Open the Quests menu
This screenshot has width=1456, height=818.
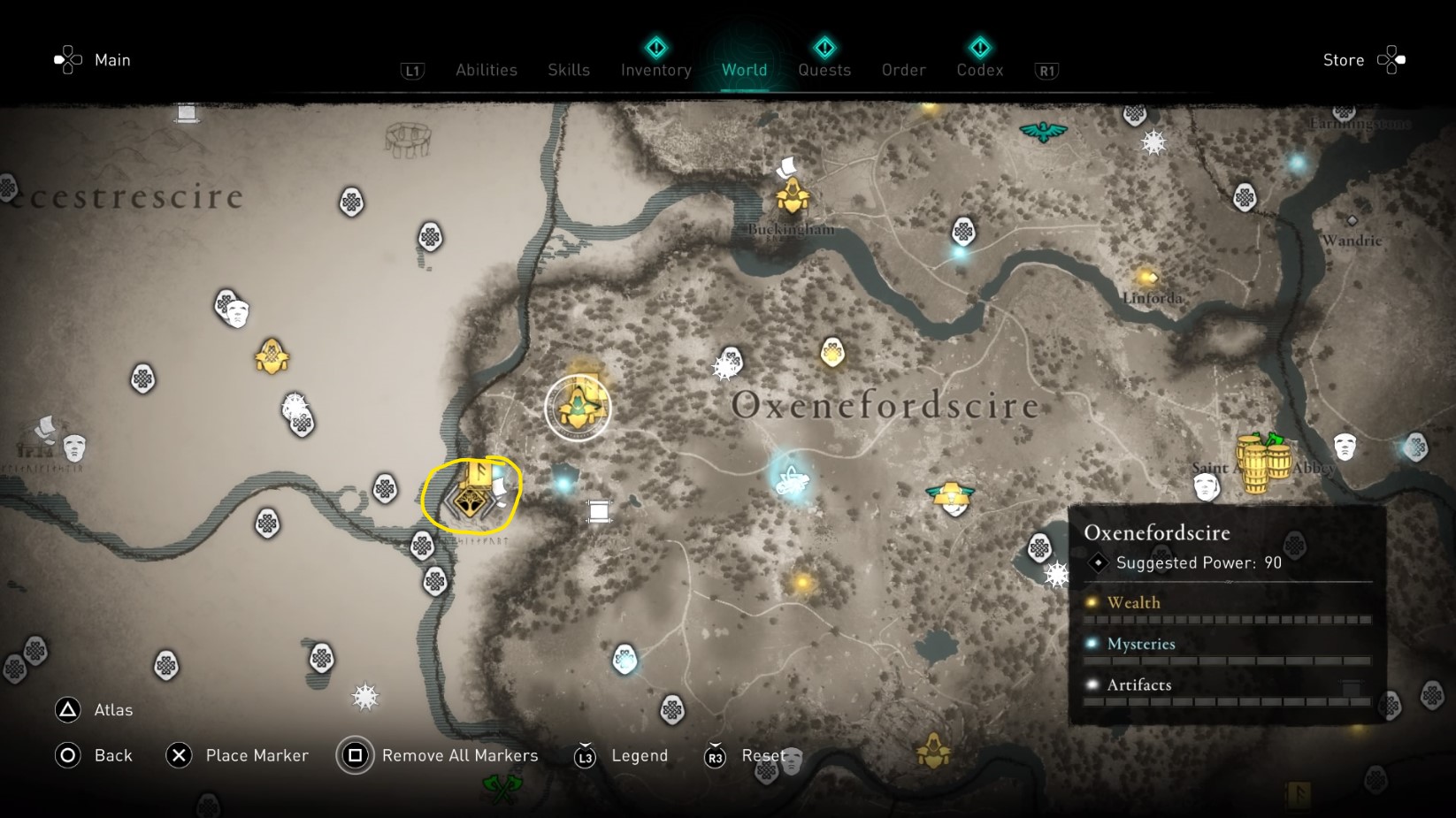(824, 70)
